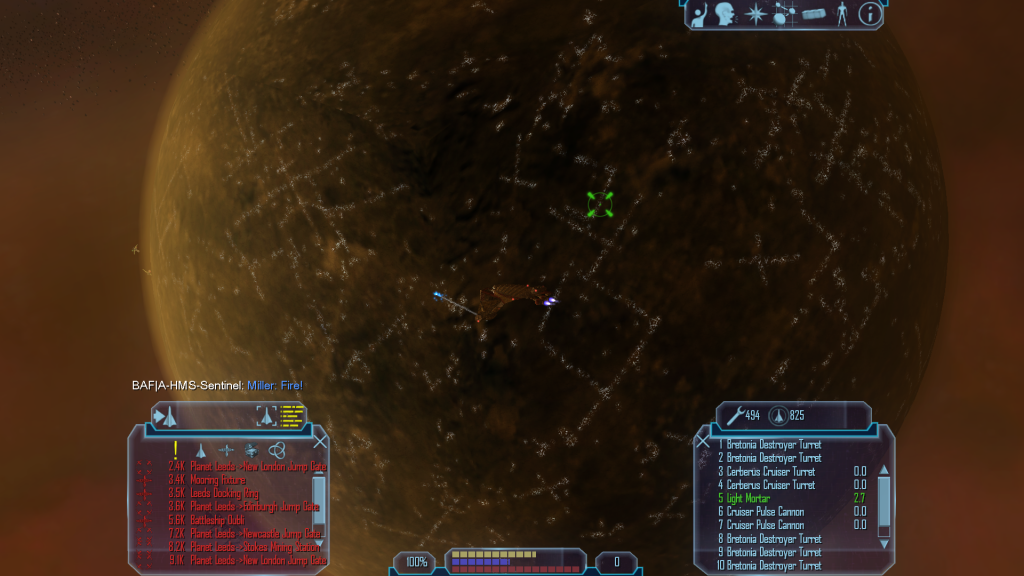This screenshot has height=576, width=1024.
Task: Filter contacts by the loot crate icon
Action: coord(251,450)
